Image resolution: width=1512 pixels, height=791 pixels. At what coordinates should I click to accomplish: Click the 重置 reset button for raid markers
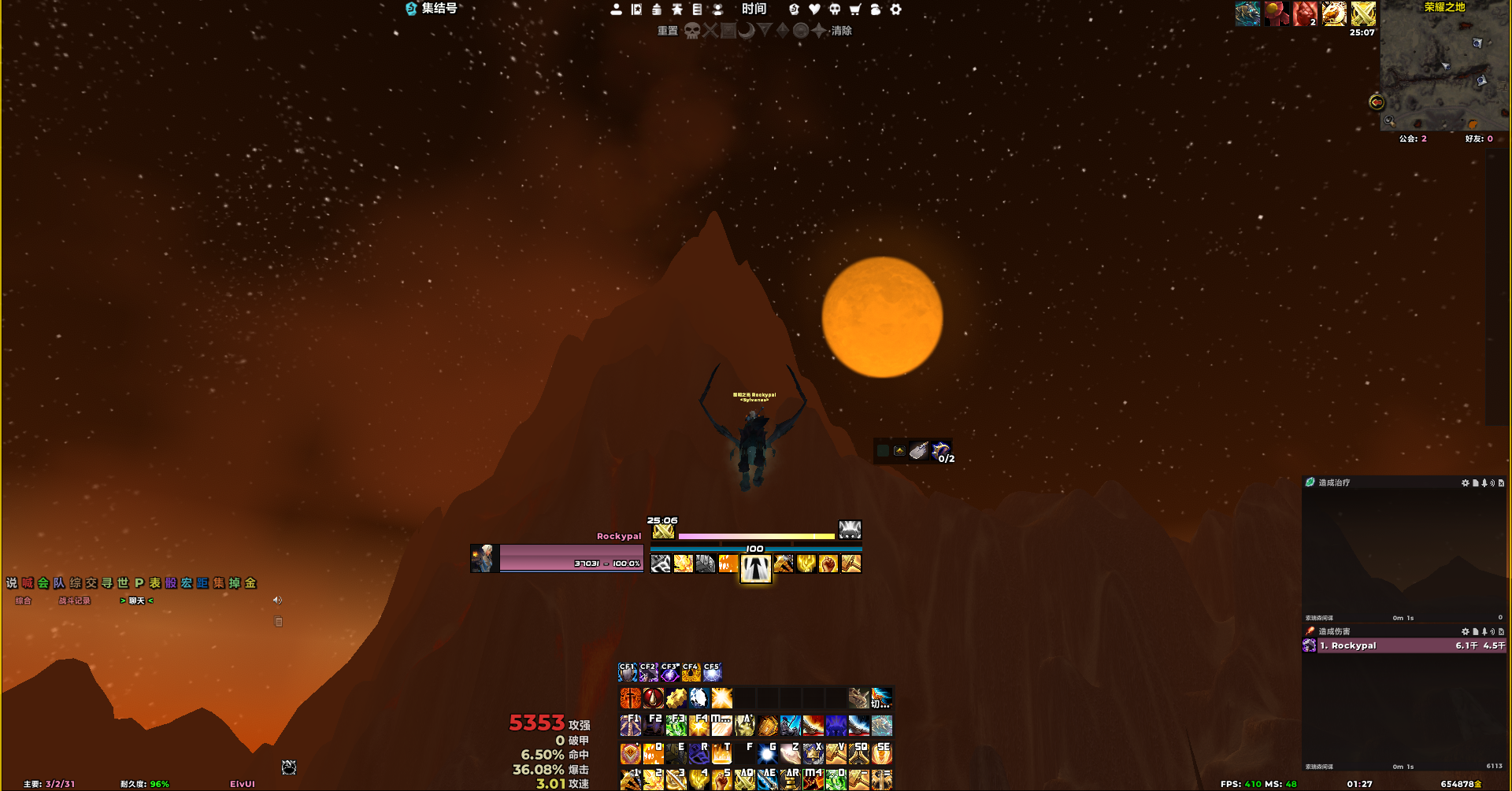tap(667, 31)
